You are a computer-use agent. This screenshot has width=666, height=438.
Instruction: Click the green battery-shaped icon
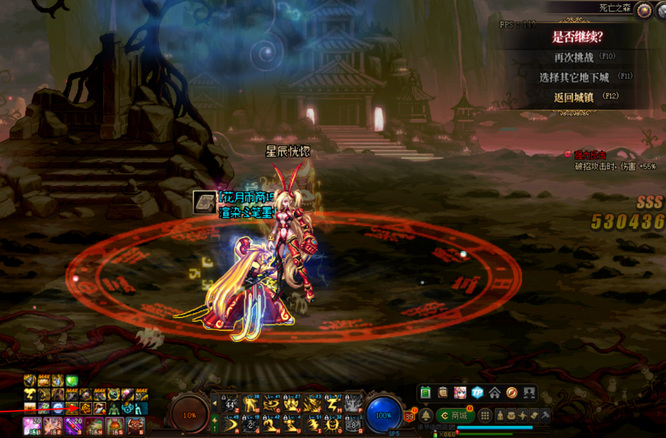pyautogui.click(x=426, y=392)
